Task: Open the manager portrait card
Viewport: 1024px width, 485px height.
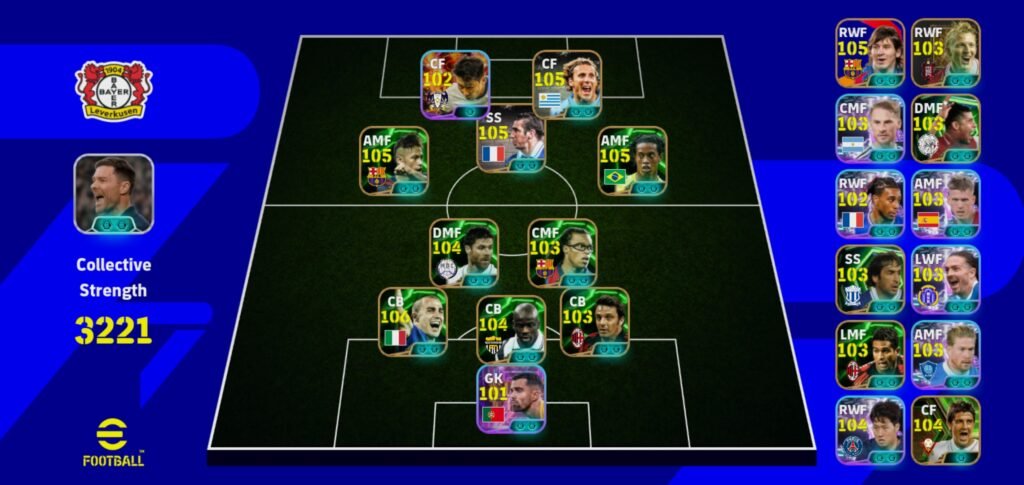Action: point(113,193)
